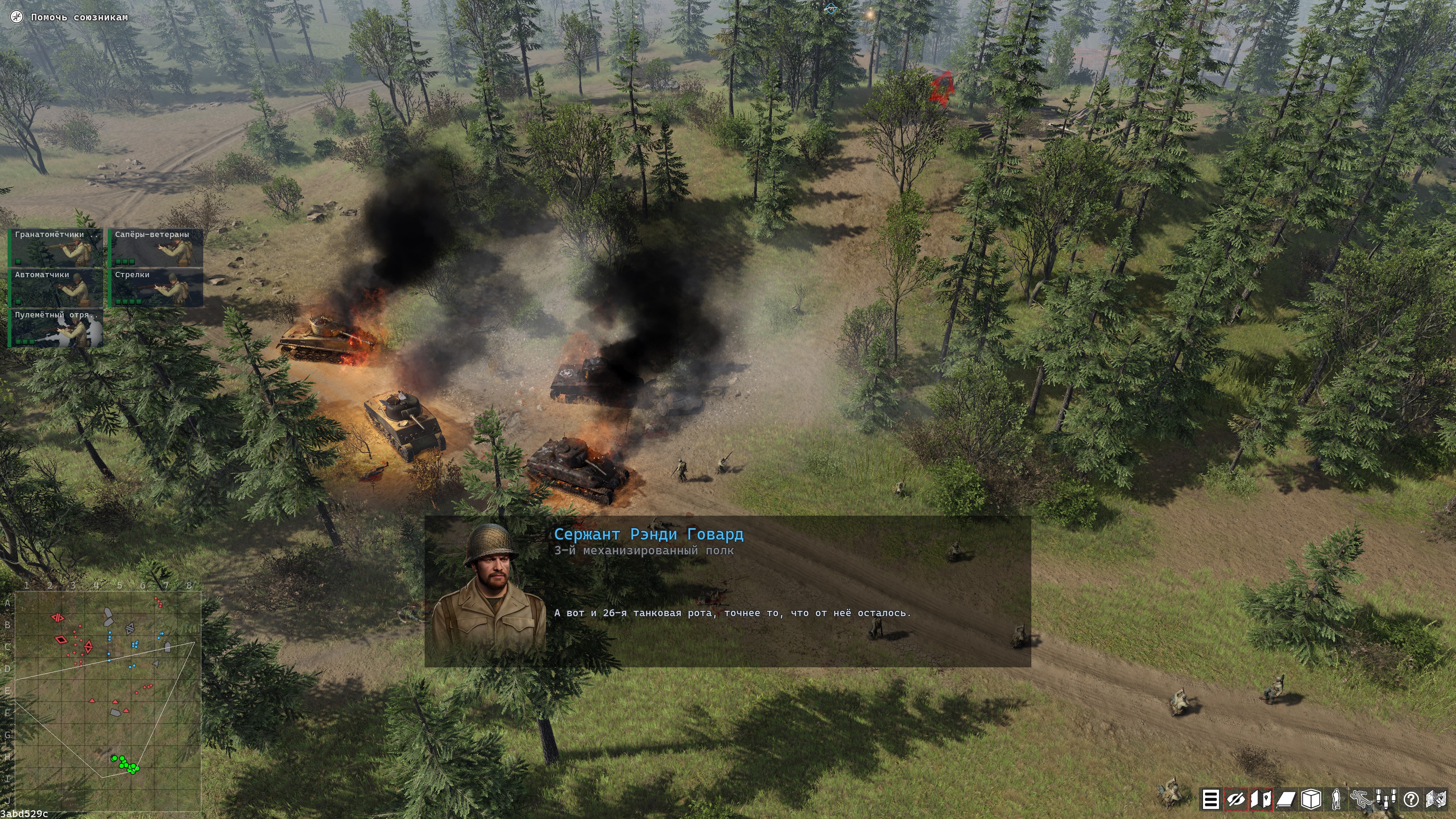Click the white cube icon

[1311, 799]
